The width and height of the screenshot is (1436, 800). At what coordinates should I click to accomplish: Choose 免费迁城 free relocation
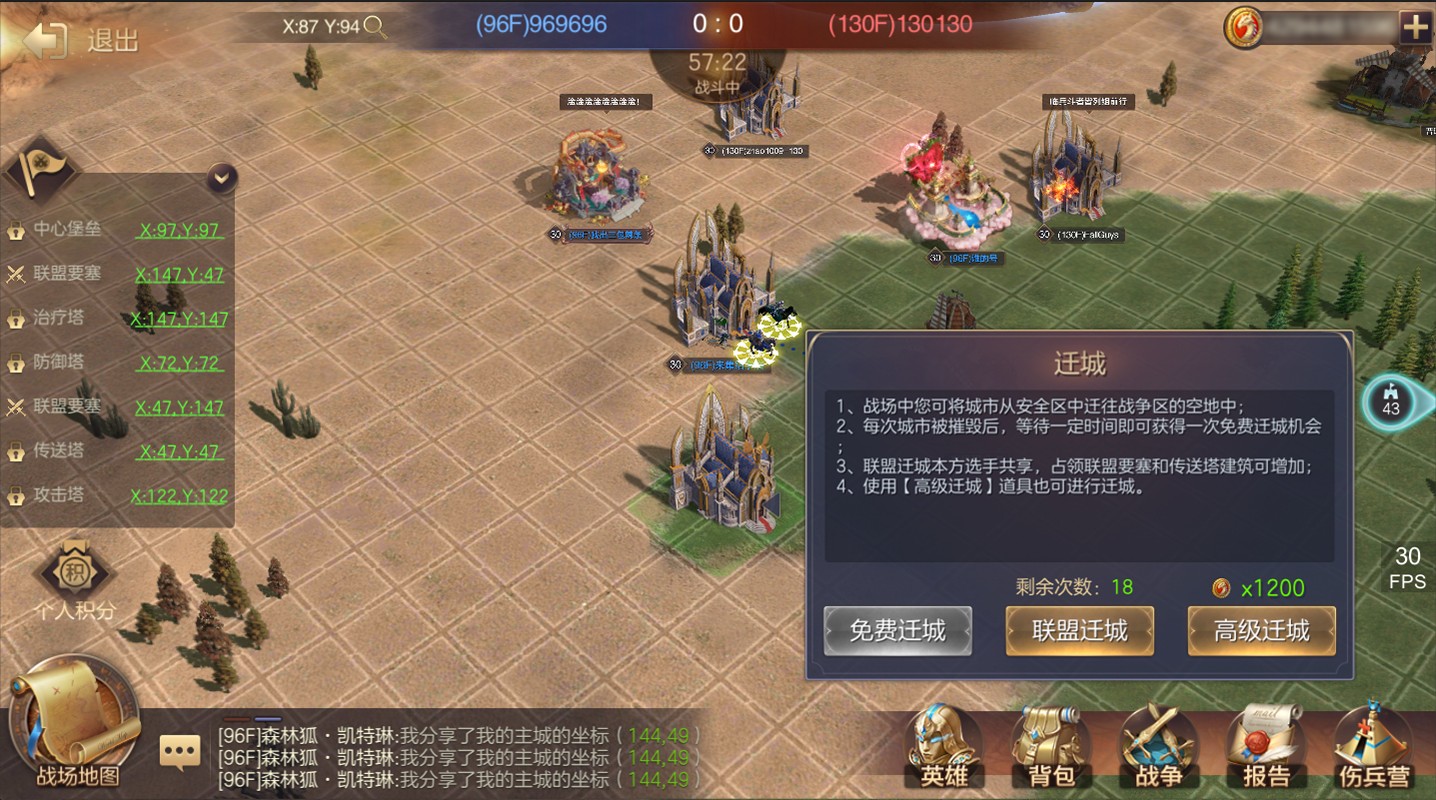[x=897, y=631]
